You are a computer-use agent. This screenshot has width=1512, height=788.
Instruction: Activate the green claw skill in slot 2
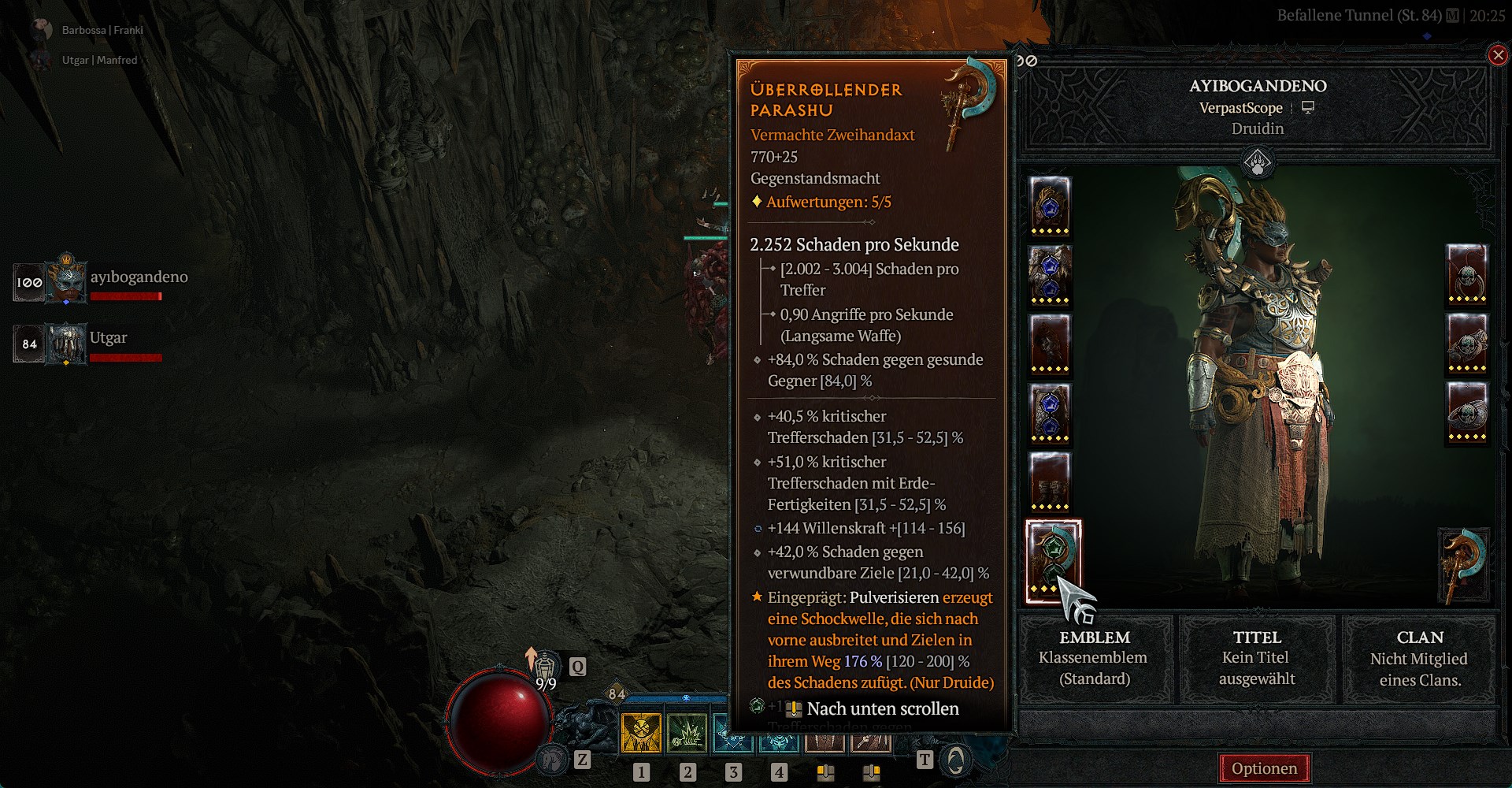coord(687,733)
